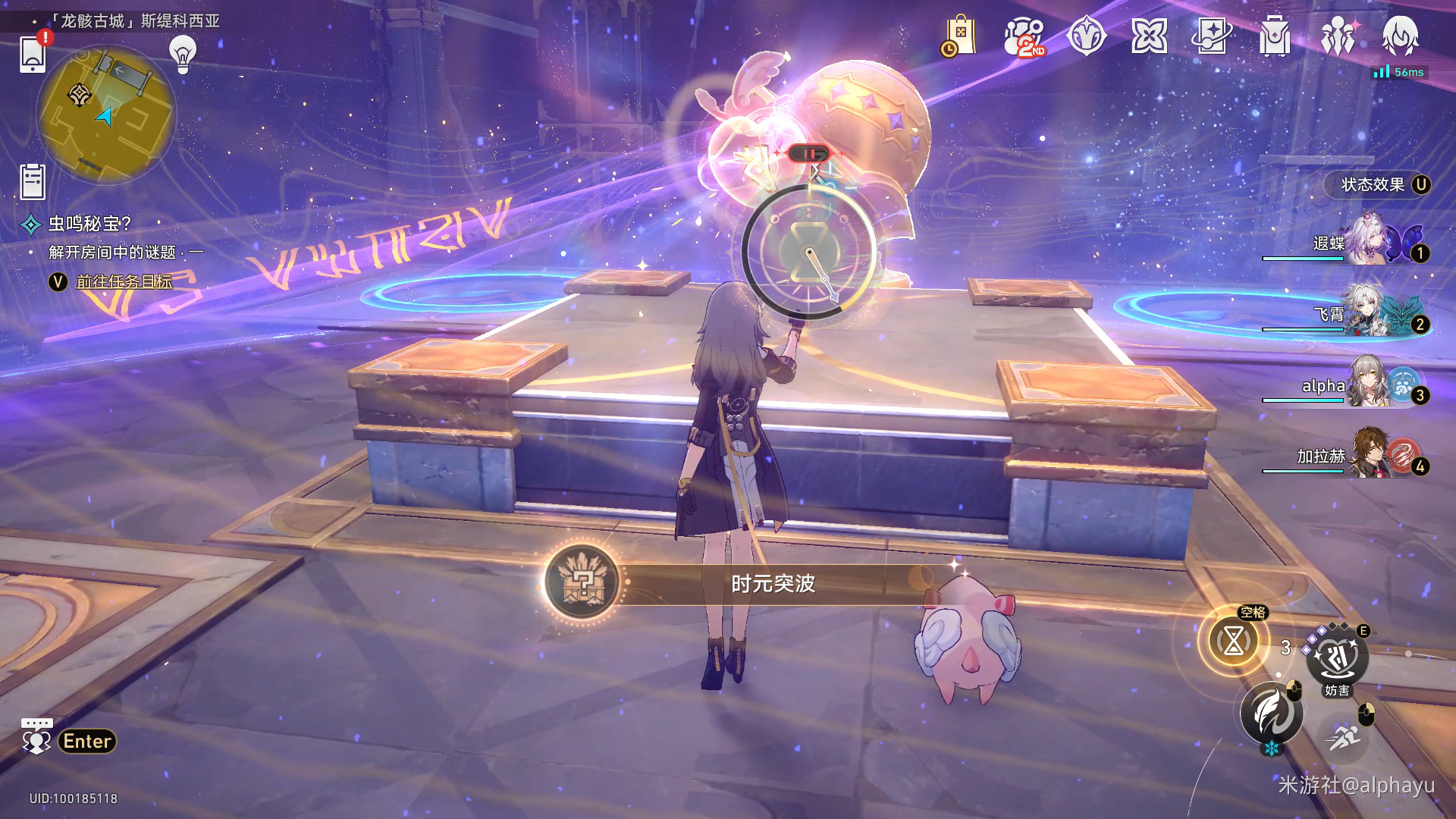Image resolution: width=1456 pixels, height=819 pixels.
Task: Open the interastral guide book icon
Action: click(x=1212, y=36)
